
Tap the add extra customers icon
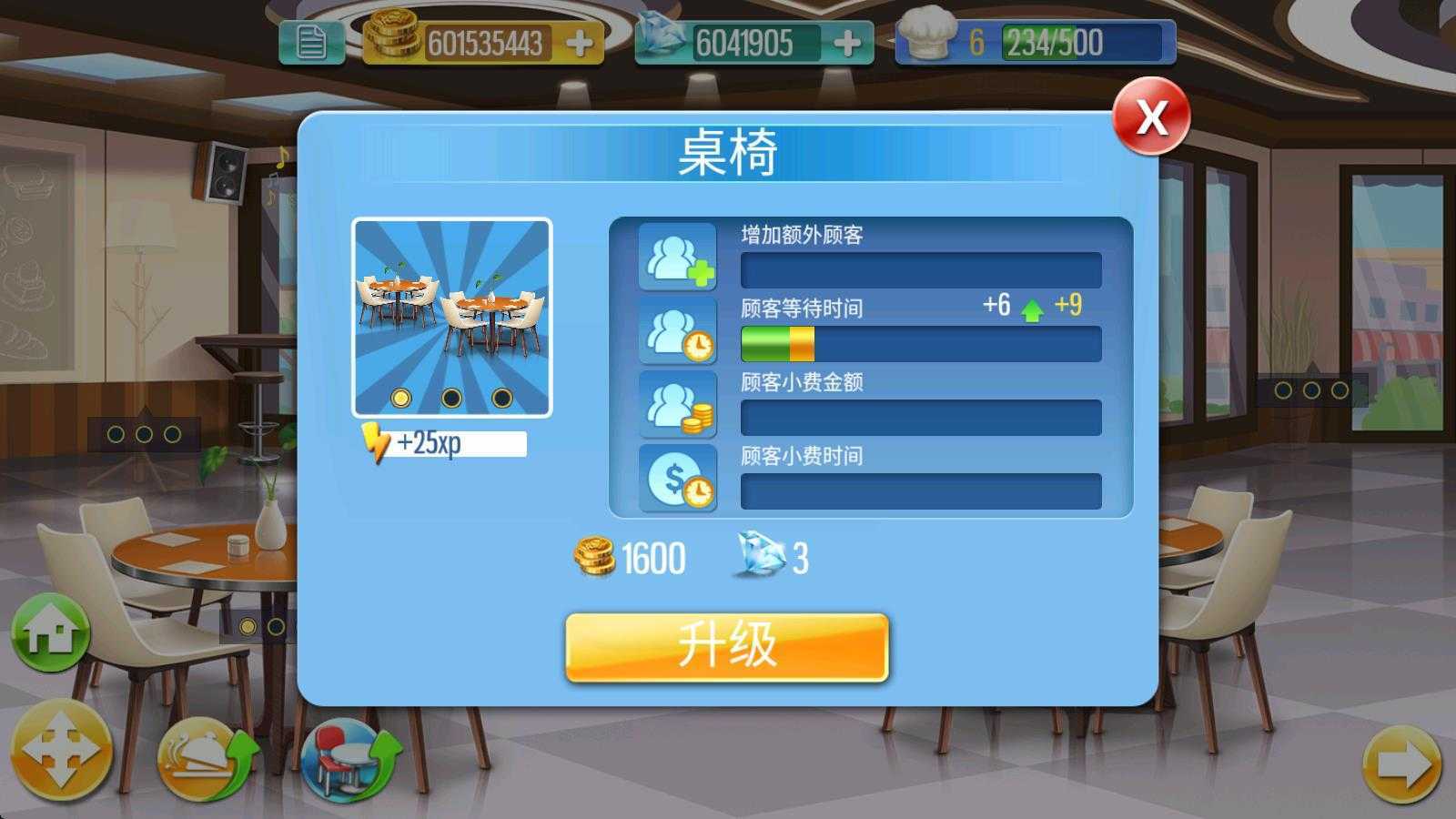677,256
